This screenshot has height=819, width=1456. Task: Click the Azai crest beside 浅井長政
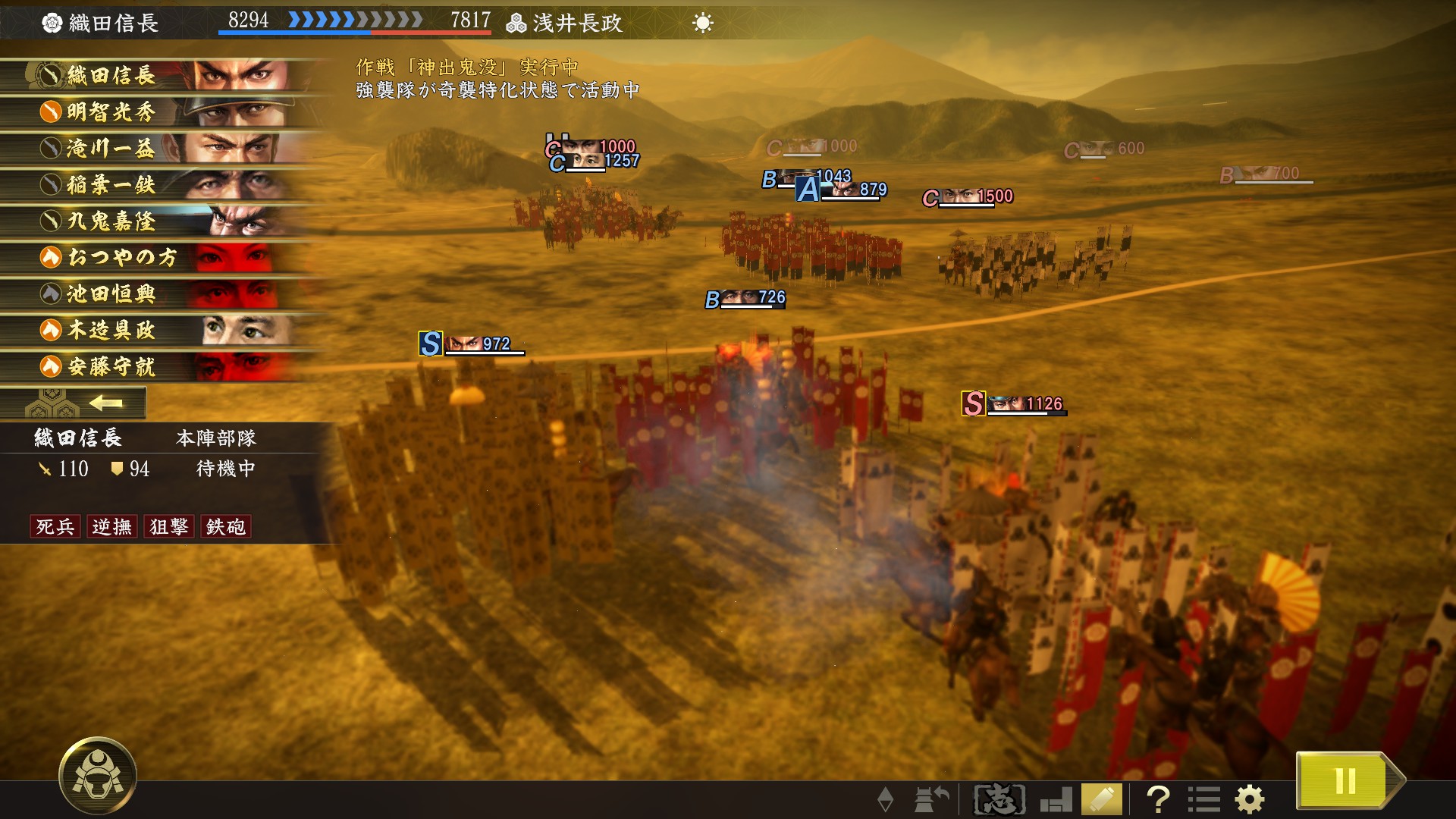[x=517, y=22]
